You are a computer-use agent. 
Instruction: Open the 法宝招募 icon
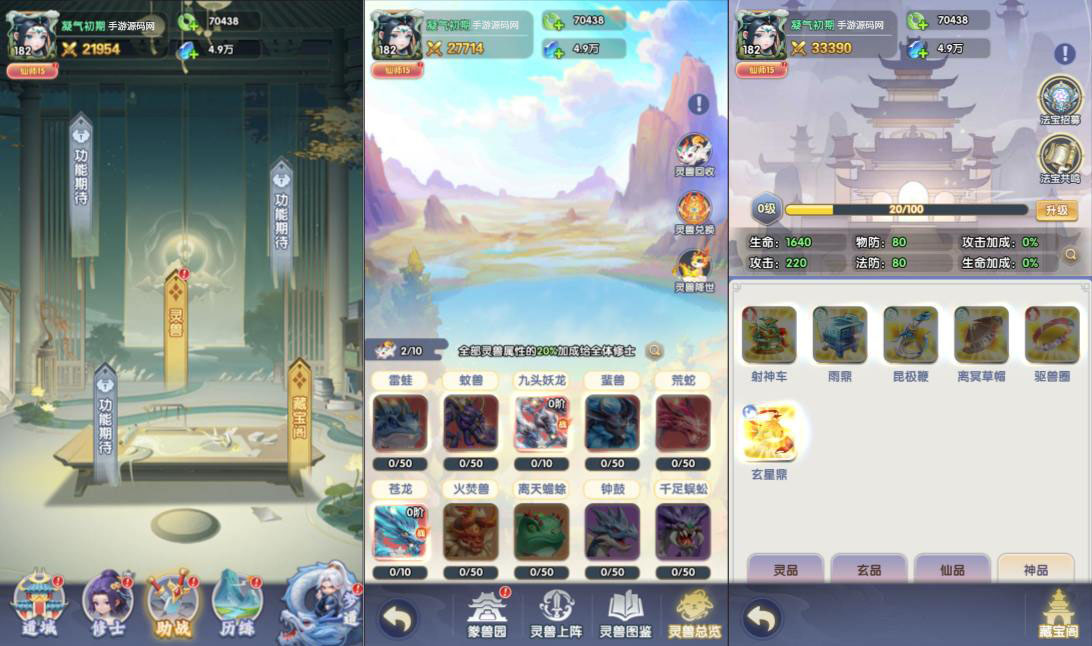tap(1060, 101)
